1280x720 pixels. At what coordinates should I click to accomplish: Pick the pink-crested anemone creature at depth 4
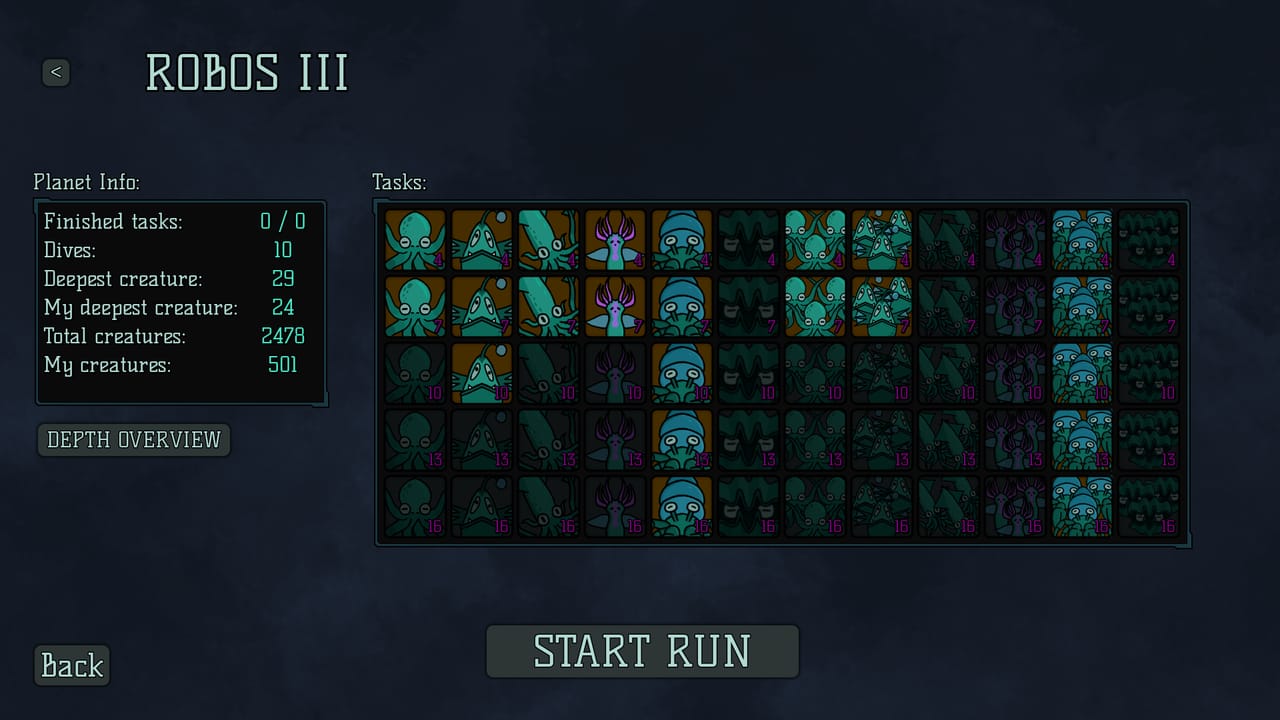[x=614, y=241]
